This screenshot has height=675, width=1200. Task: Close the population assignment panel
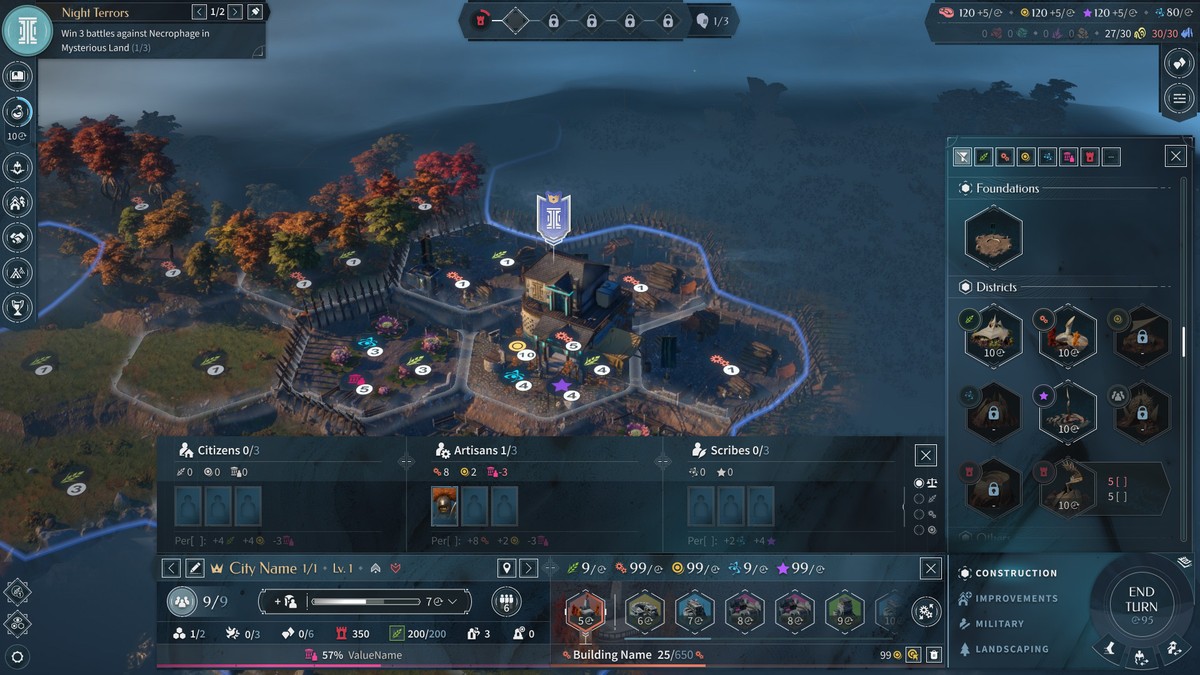[x=926, y=455]
